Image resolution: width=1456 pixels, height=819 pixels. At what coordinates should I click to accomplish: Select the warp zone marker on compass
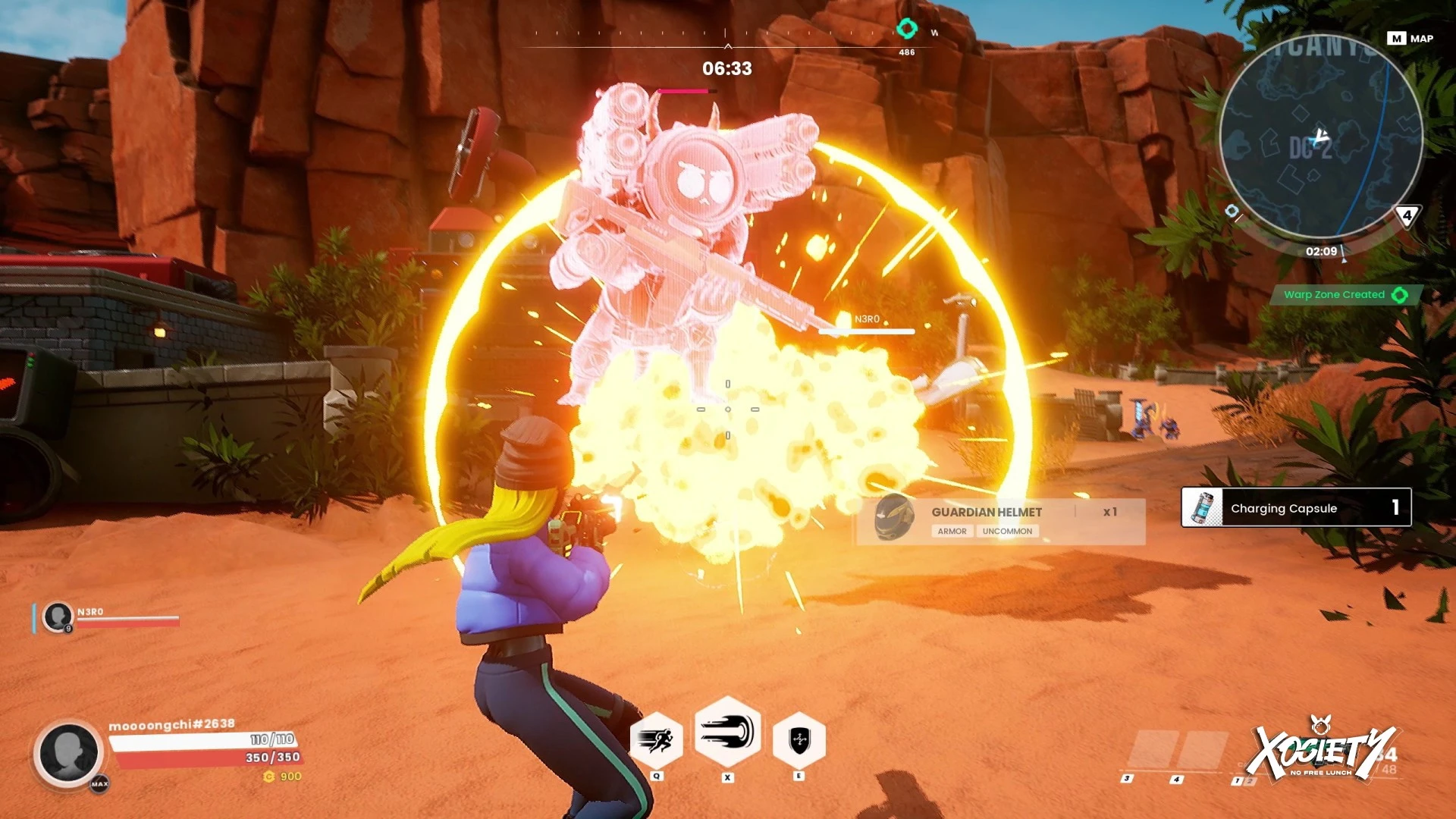(x=907, y=30)
